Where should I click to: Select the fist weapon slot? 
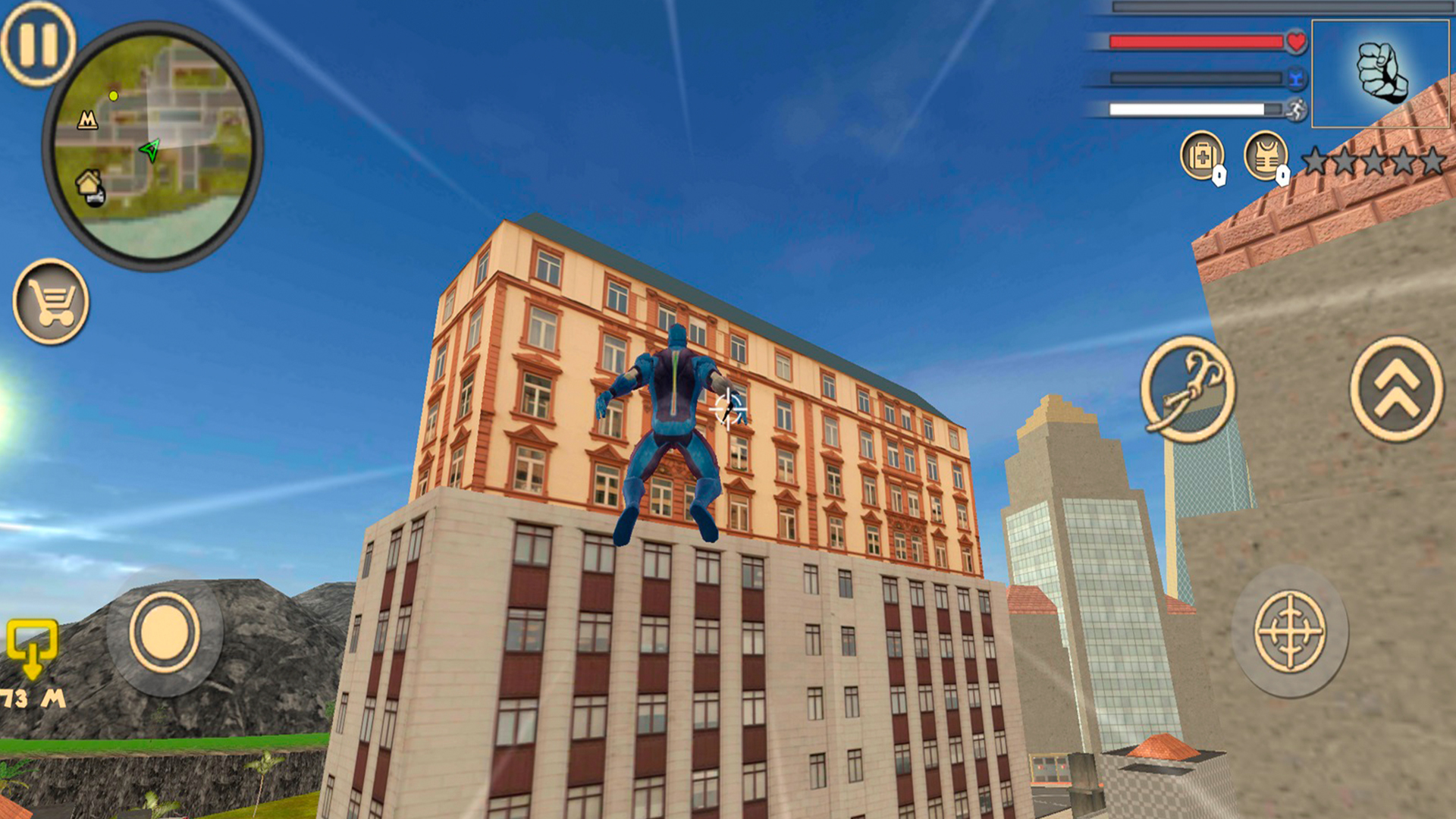pyautogui.click(x=1382, y=72)
